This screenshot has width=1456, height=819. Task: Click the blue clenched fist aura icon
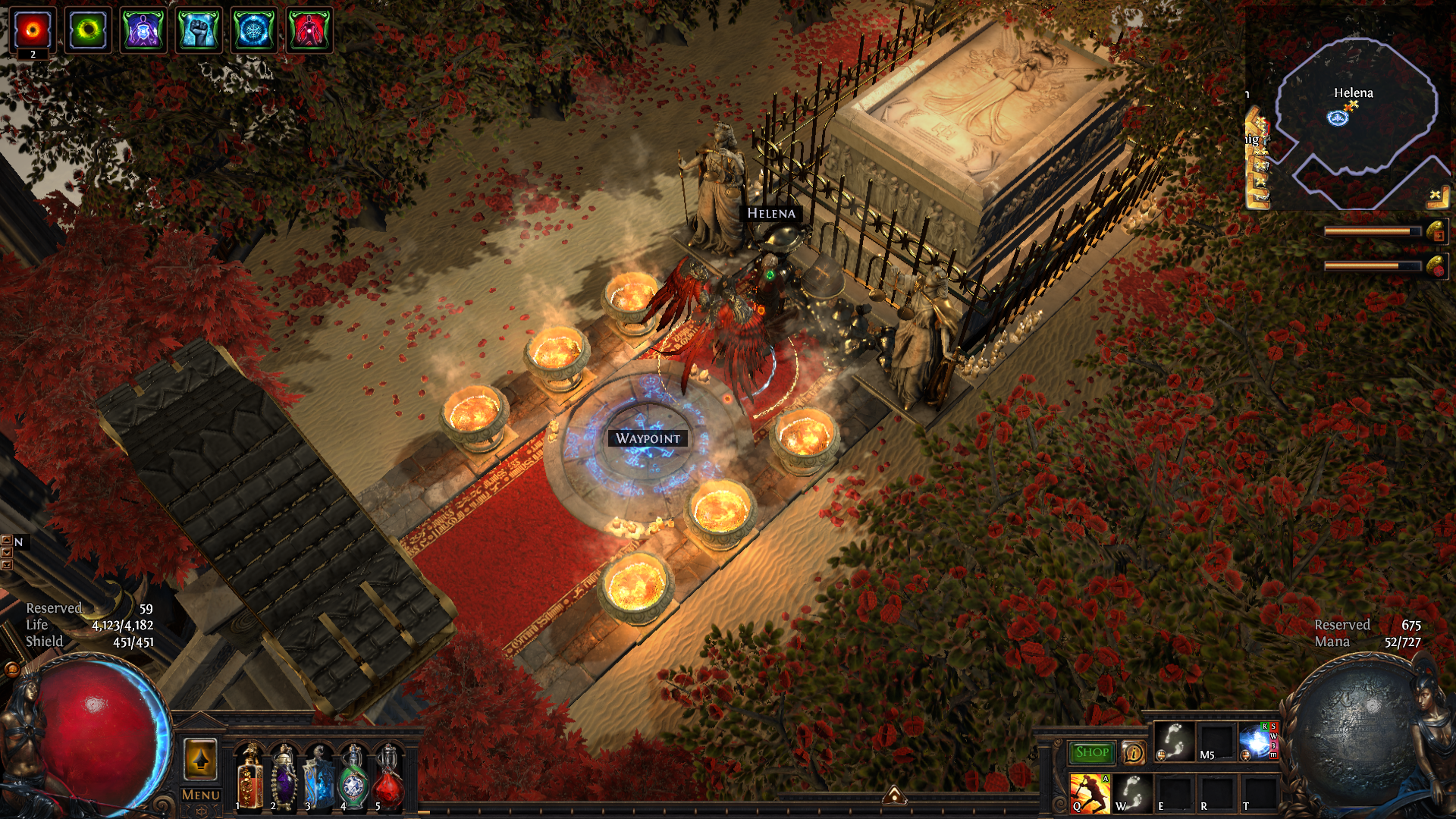[199, 30]
